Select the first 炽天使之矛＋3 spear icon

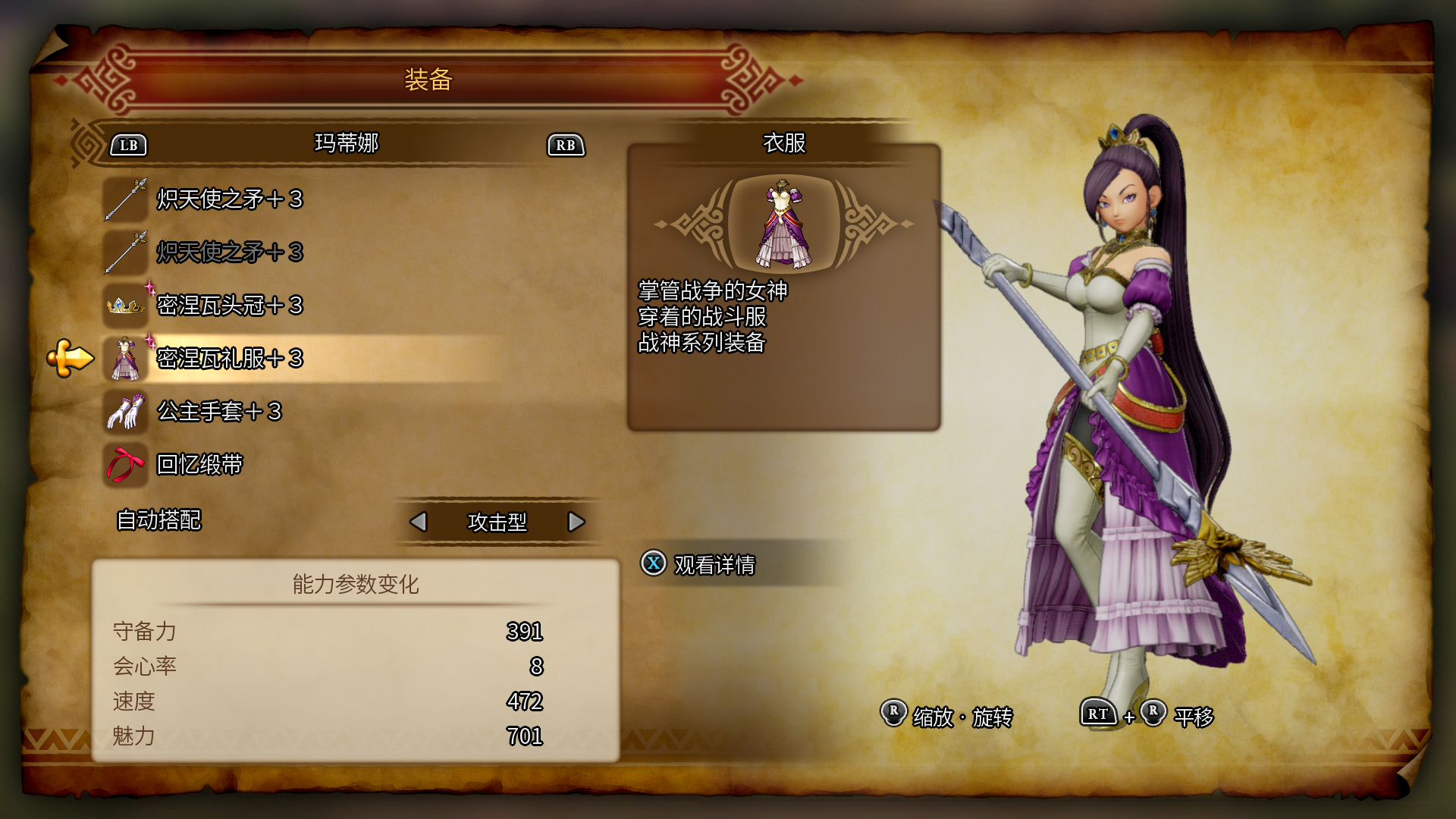click(x=125, y=201)
